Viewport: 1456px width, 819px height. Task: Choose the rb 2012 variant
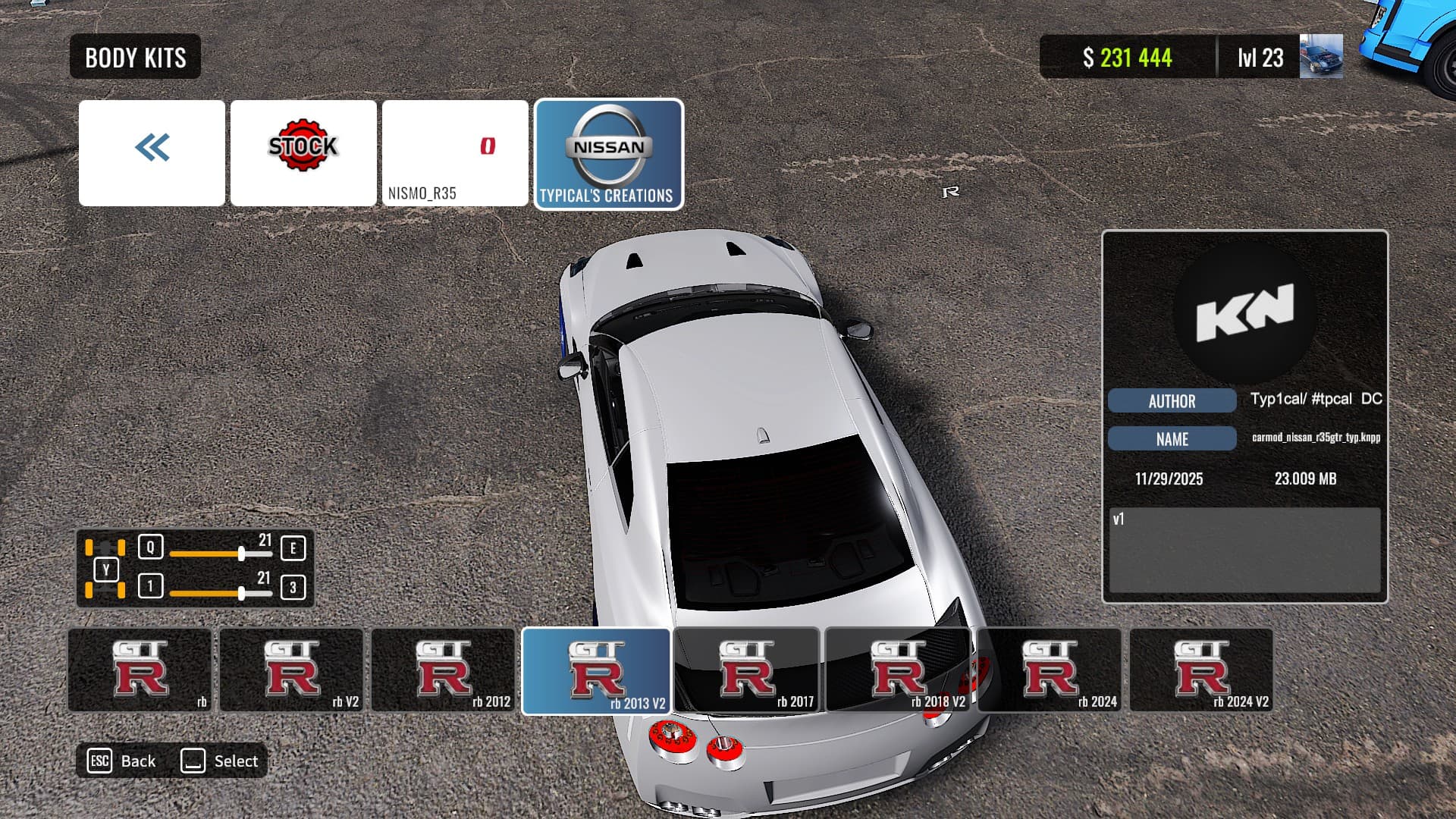(x=444, y=670)
